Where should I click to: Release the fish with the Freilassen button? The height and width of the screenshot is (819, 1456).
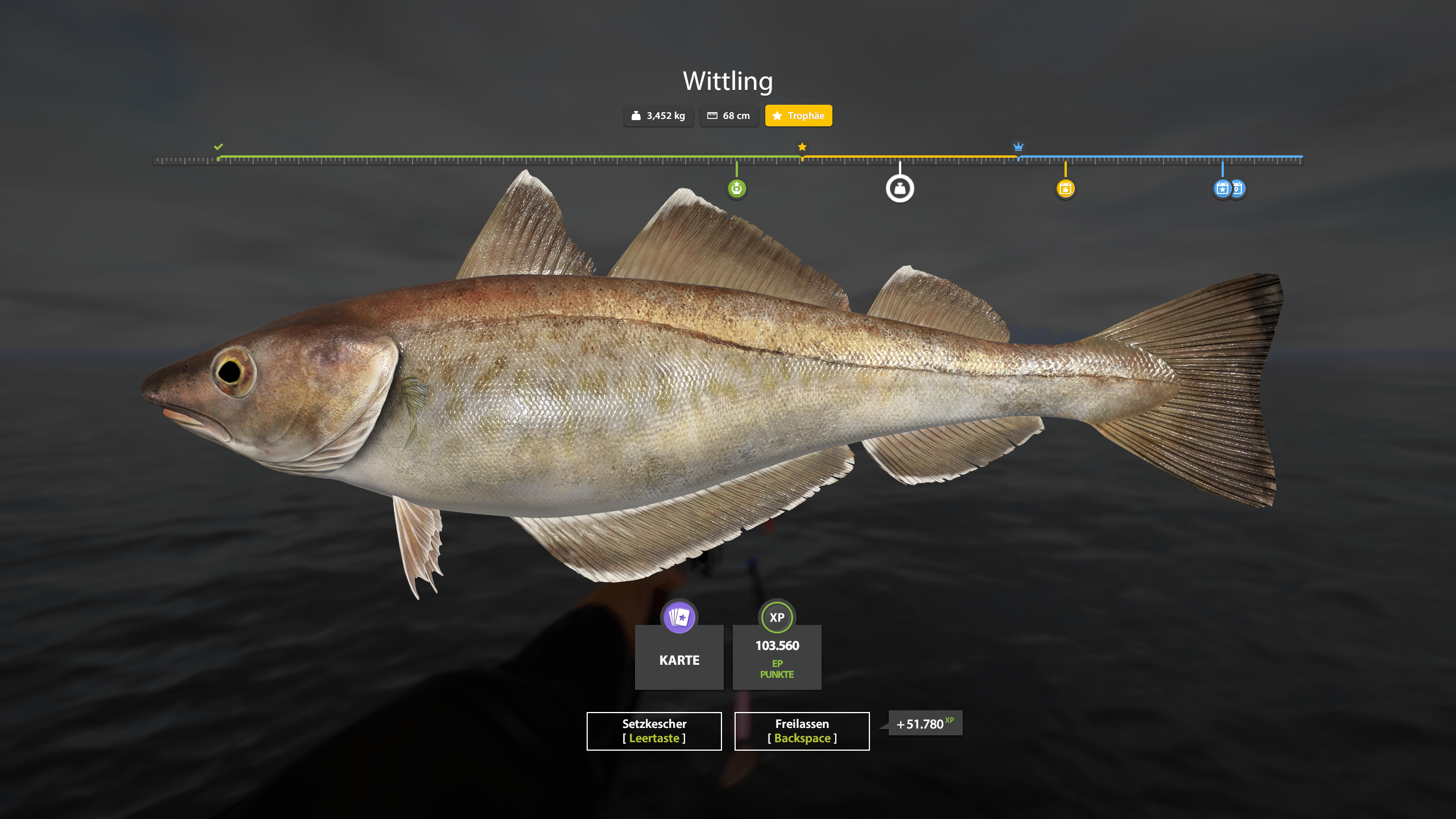[802, 731]
